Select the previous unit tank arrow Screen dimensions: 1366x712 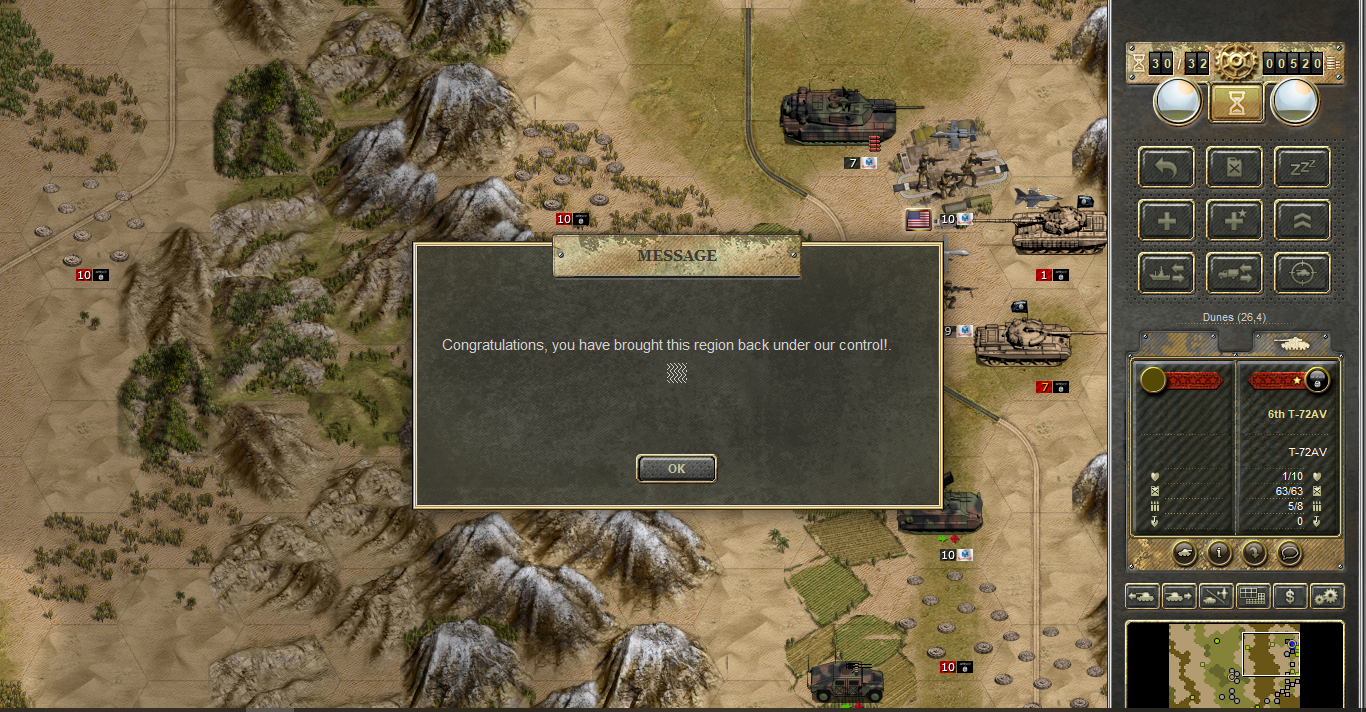coord(1142,597)
